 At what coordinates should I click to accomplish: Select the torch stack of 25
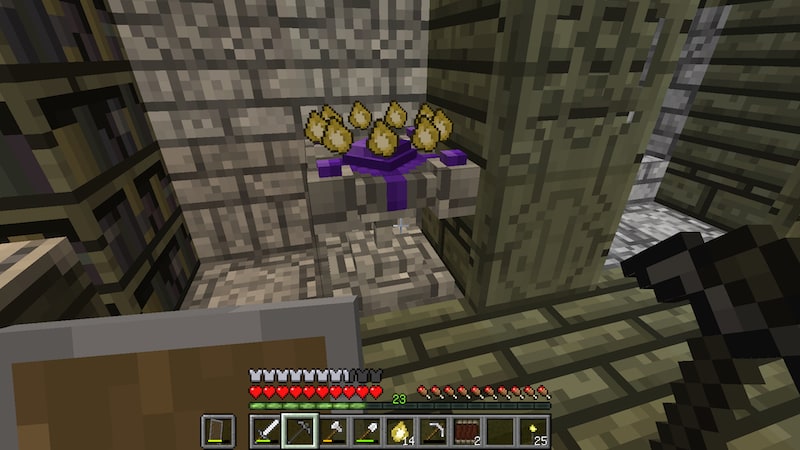pyautogui.click(x=532, y=431)
